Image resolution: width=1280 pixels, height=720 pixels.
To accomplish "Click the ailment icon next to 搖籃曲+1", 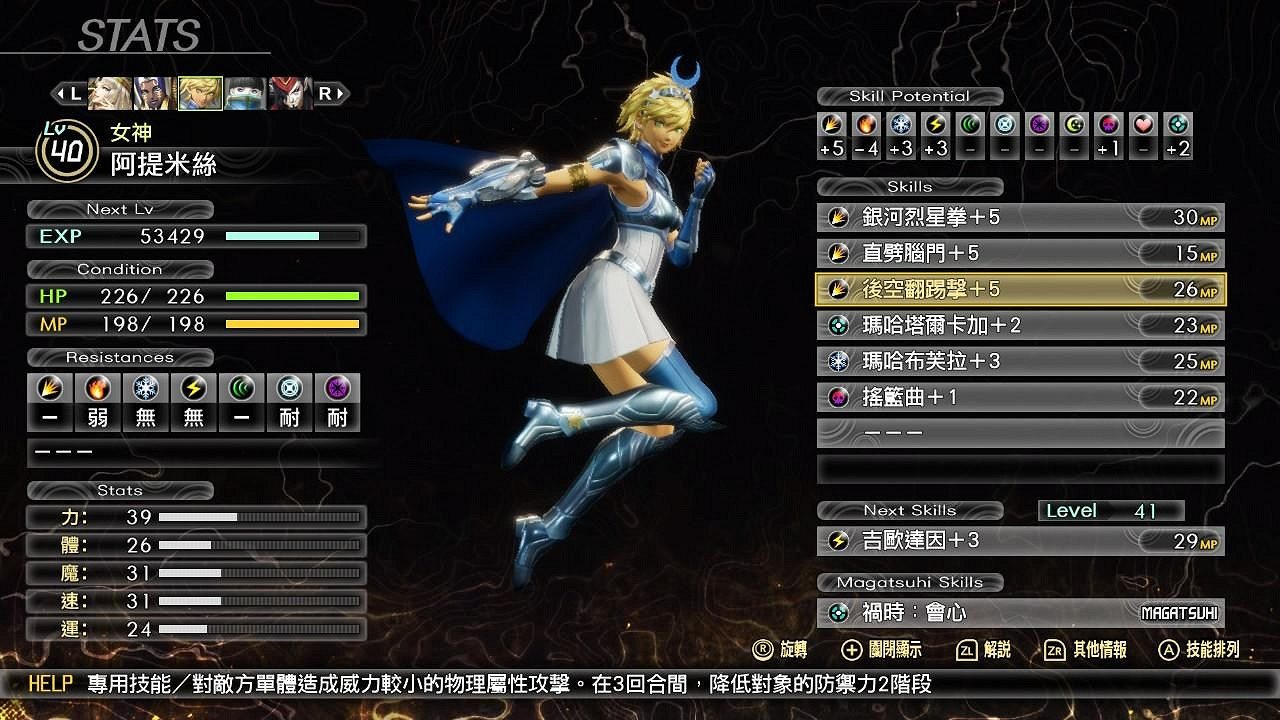I will point(839,397).
